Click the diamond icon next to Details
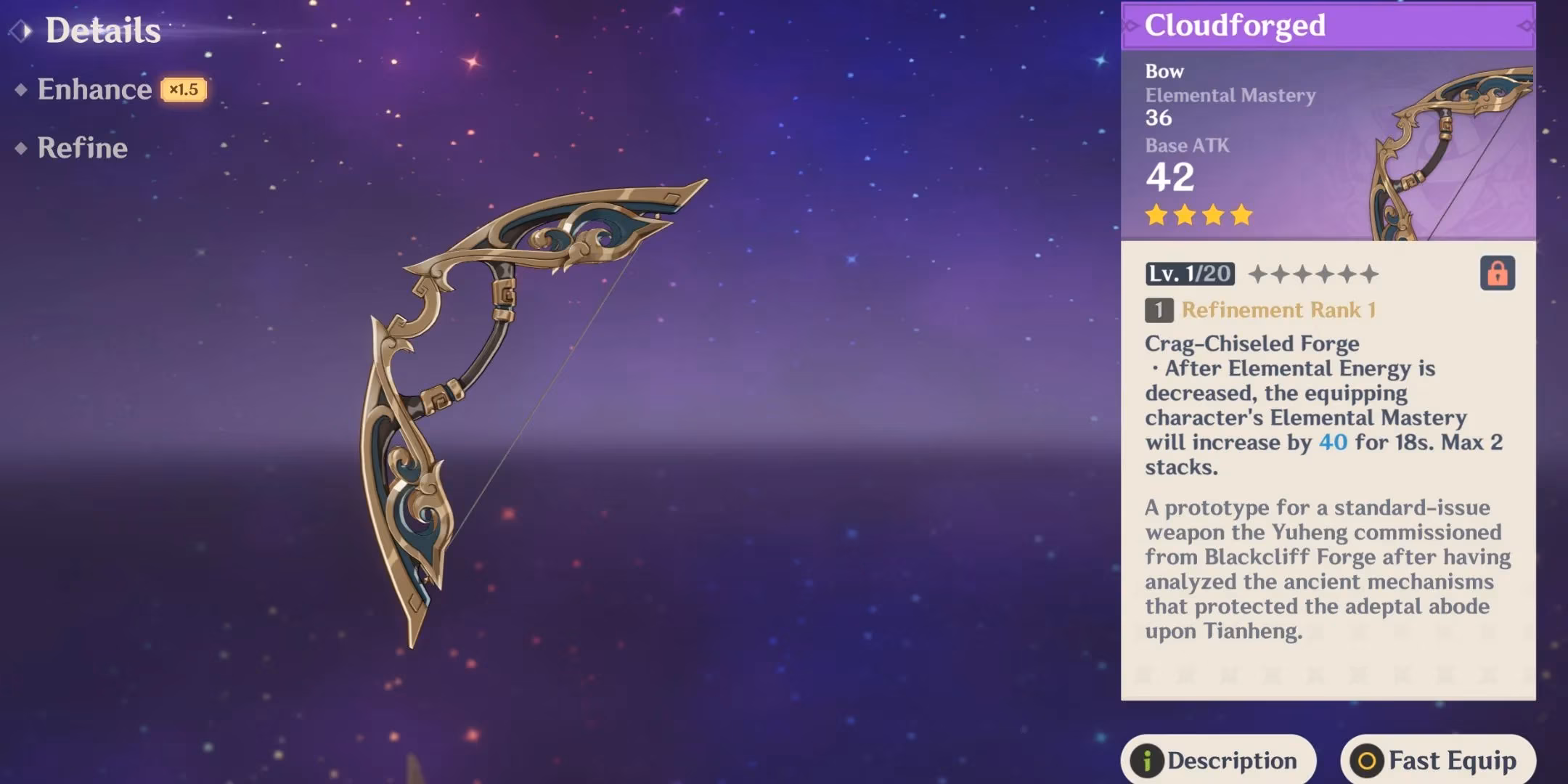 click(22, 29)
